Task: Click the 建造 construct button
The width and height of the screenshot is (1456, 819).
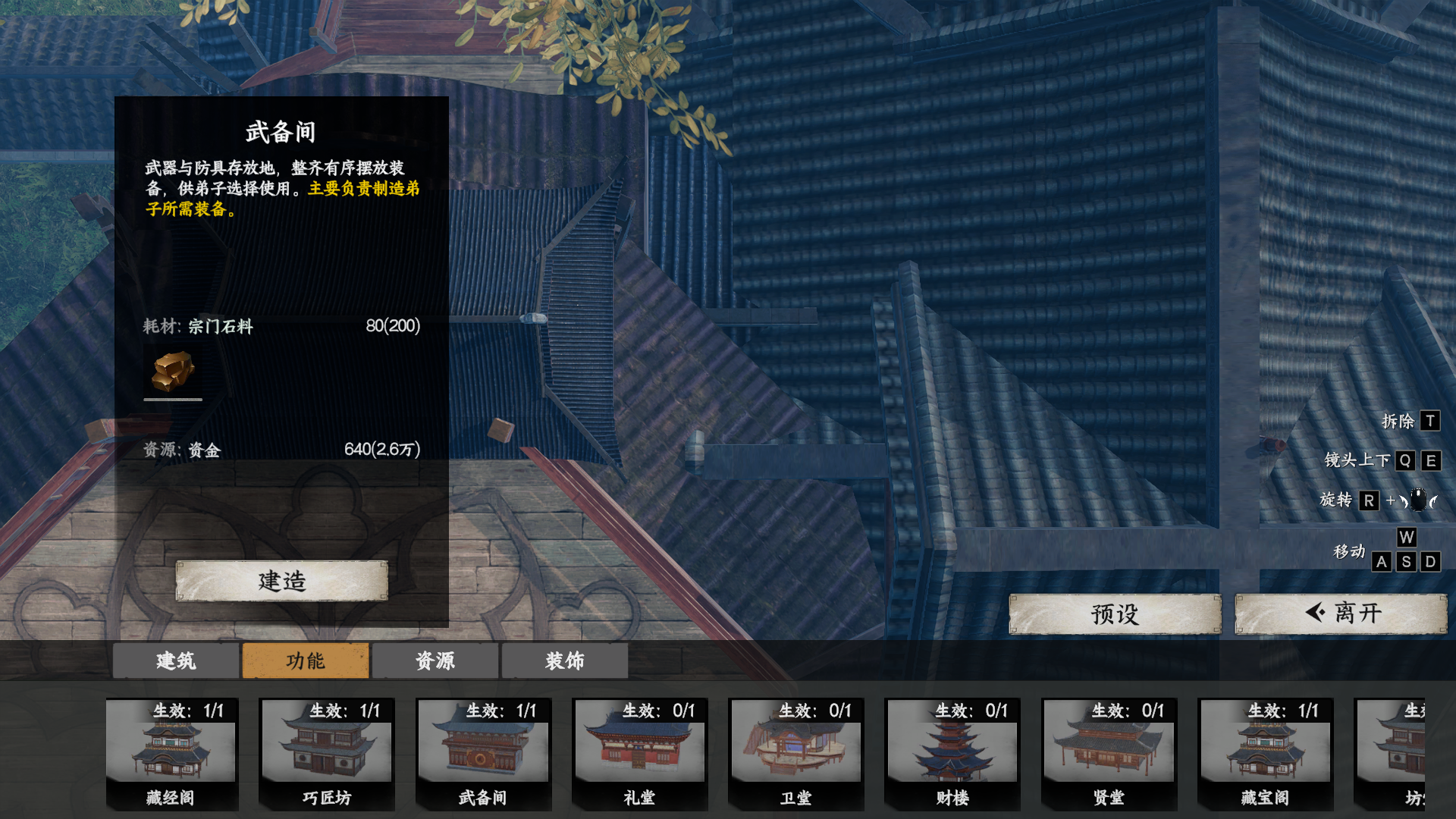Action: click(282, 580)
